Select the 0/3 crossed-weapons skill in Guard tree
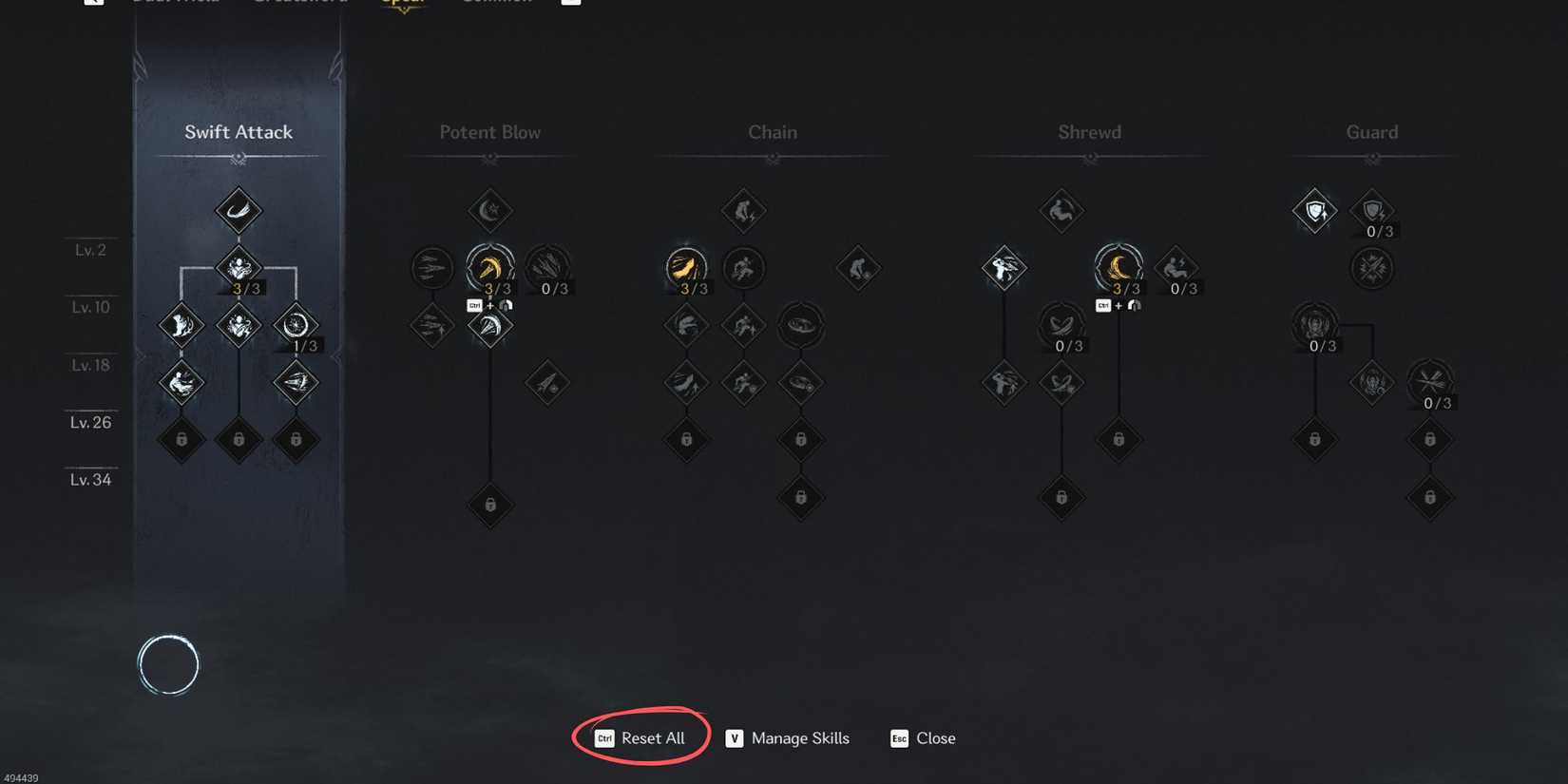Image resolution: width=1568 pixels, height=784 pixels. (x=1430, y=383)
